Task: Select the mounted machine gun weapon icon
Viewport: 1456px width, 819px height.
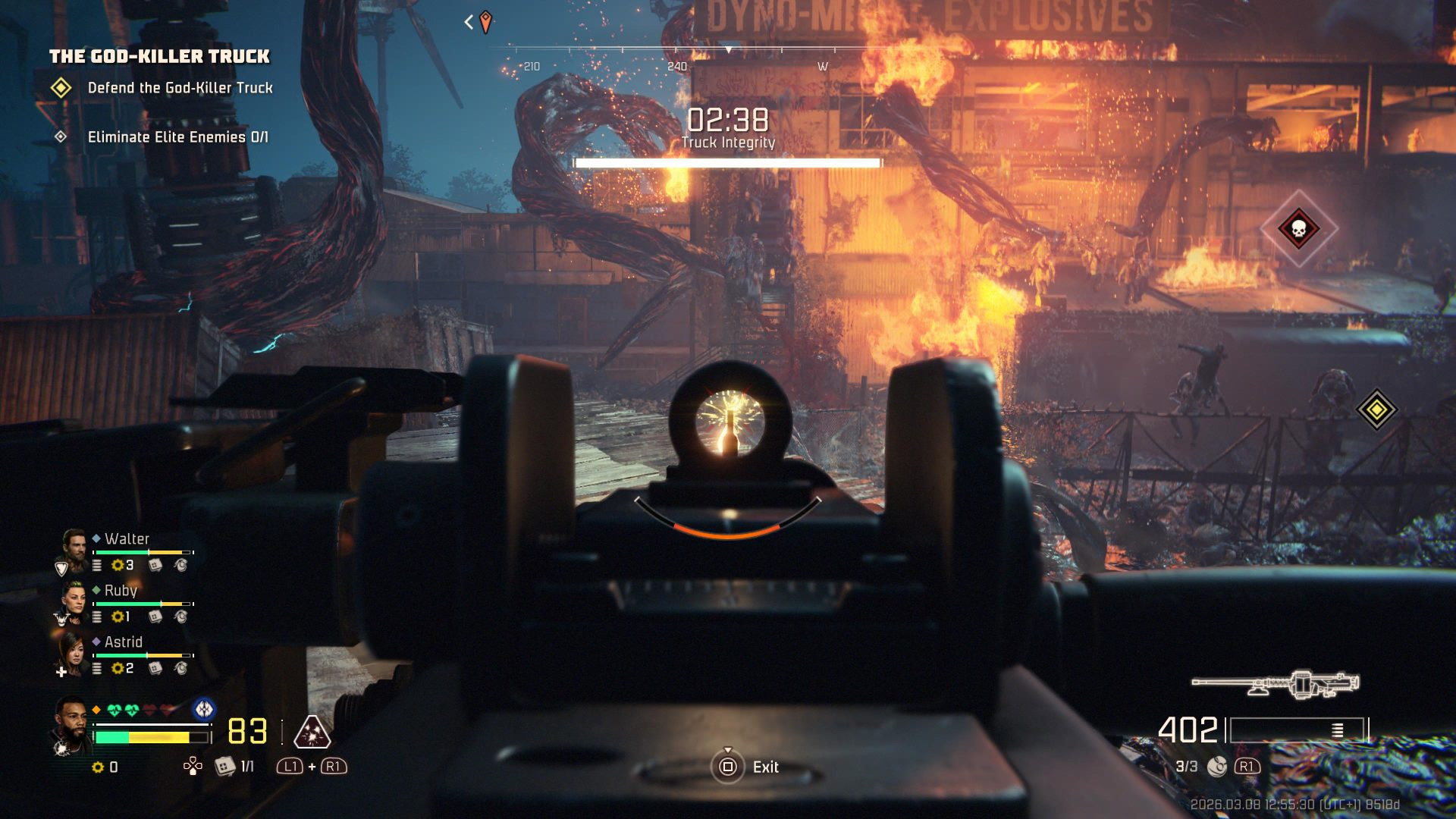Action: coord(1276,683)
